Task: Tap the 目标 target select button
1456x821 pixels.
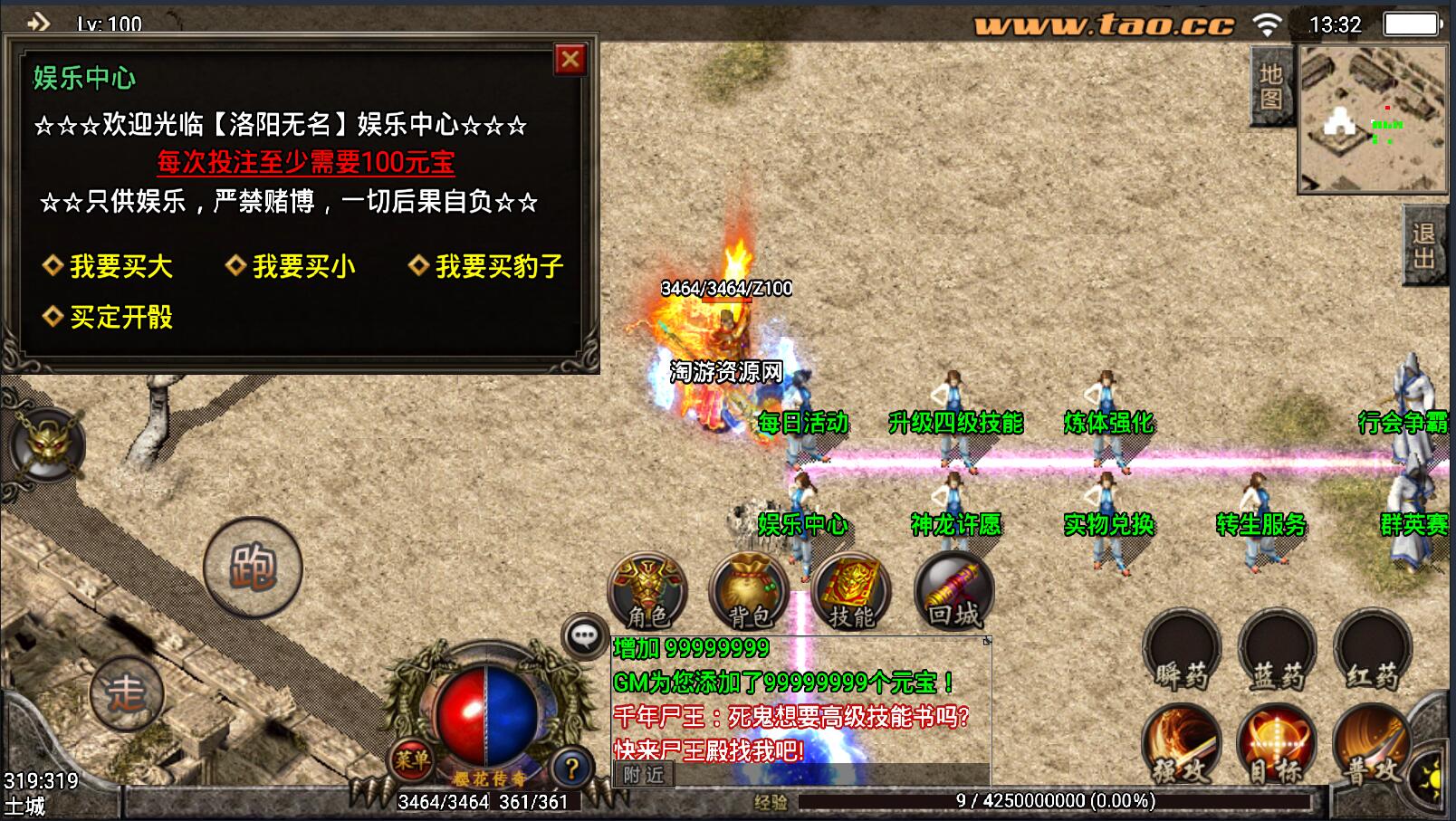Action: pos(1276,746)
